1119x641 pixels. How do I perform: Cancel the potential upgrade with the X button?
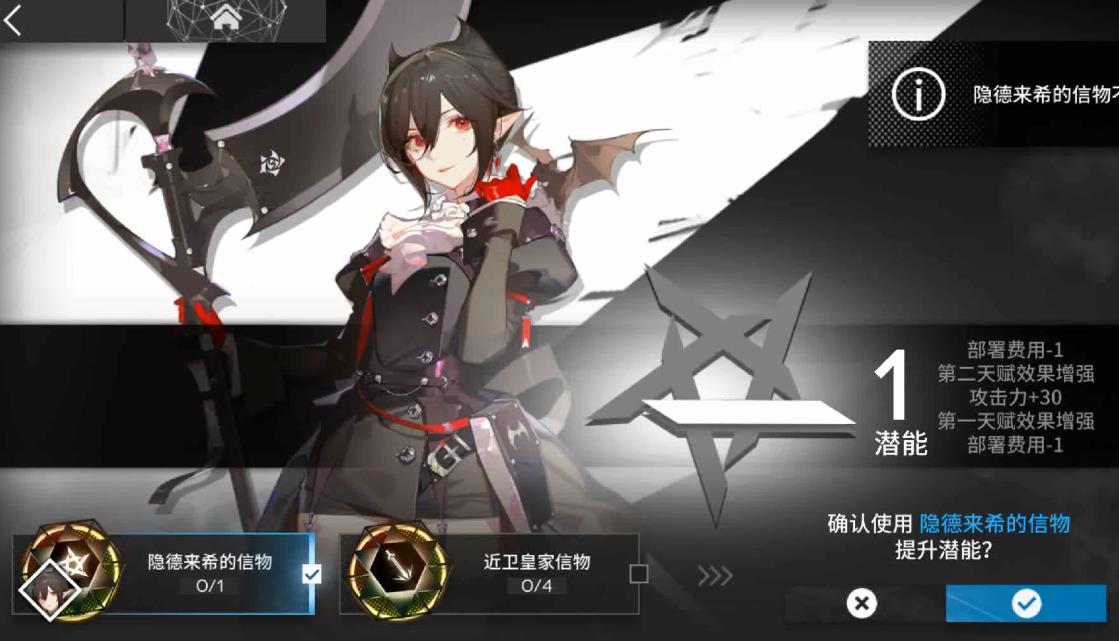click(861, 603)
